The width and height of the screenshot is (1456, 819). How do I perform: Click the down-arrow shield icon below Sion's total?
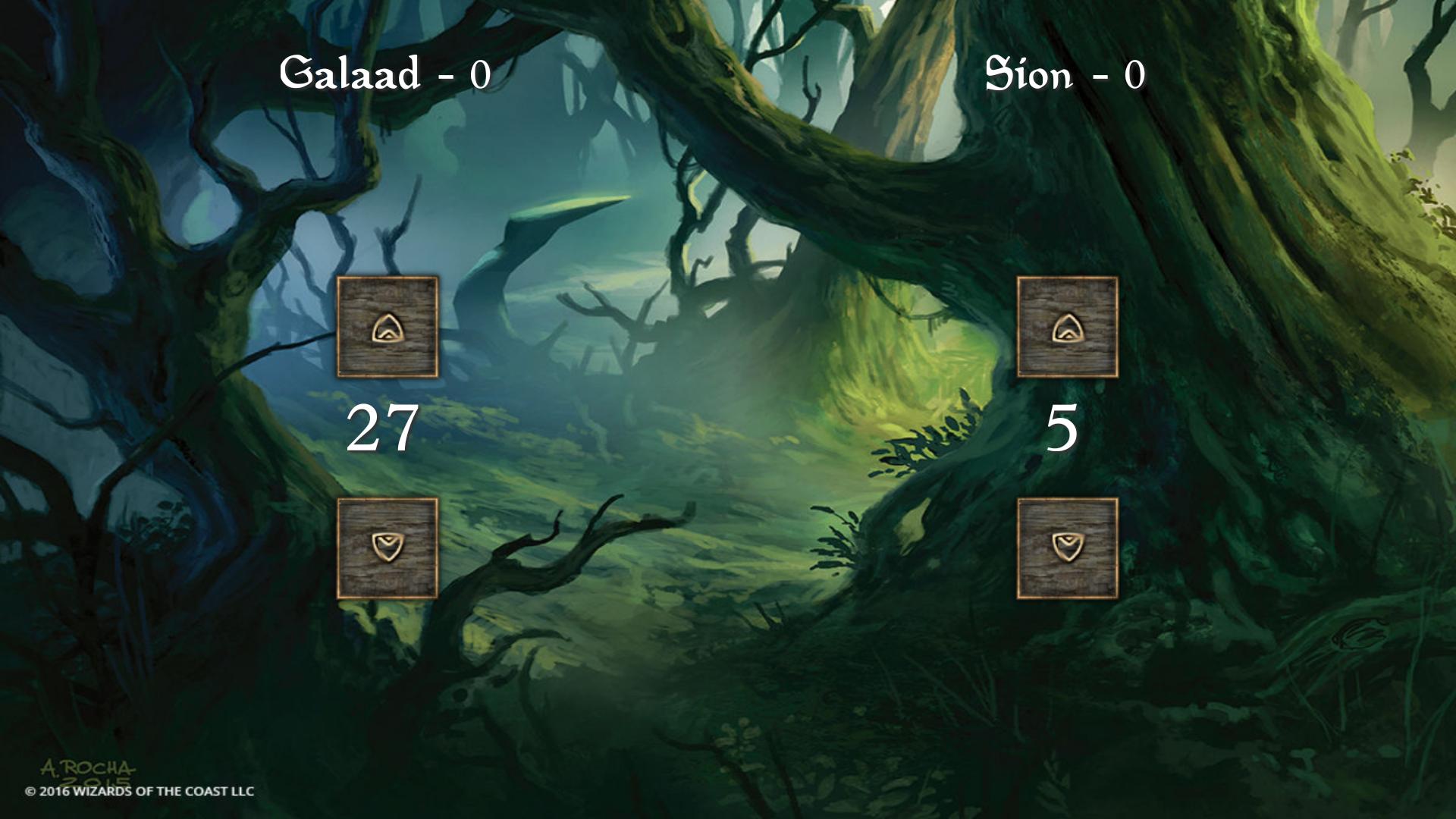pyautogui.click(x=1068, y=548)
